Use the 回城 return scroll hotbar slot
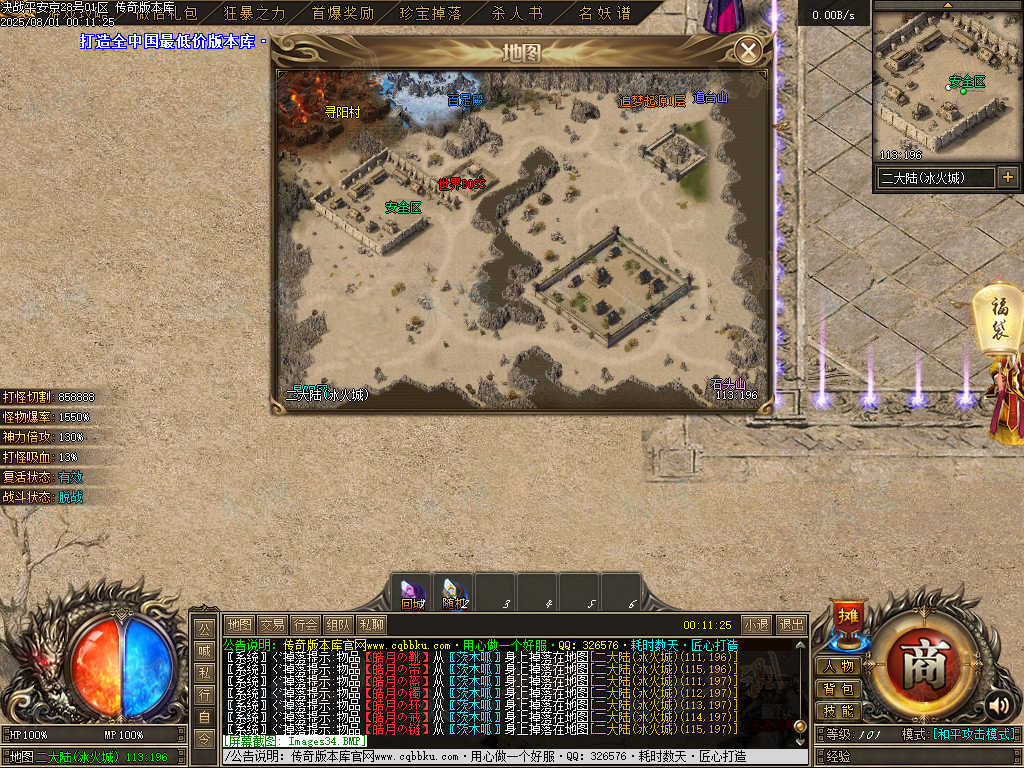The width and height of the screenshot is (1024, 768). point(412,594)
